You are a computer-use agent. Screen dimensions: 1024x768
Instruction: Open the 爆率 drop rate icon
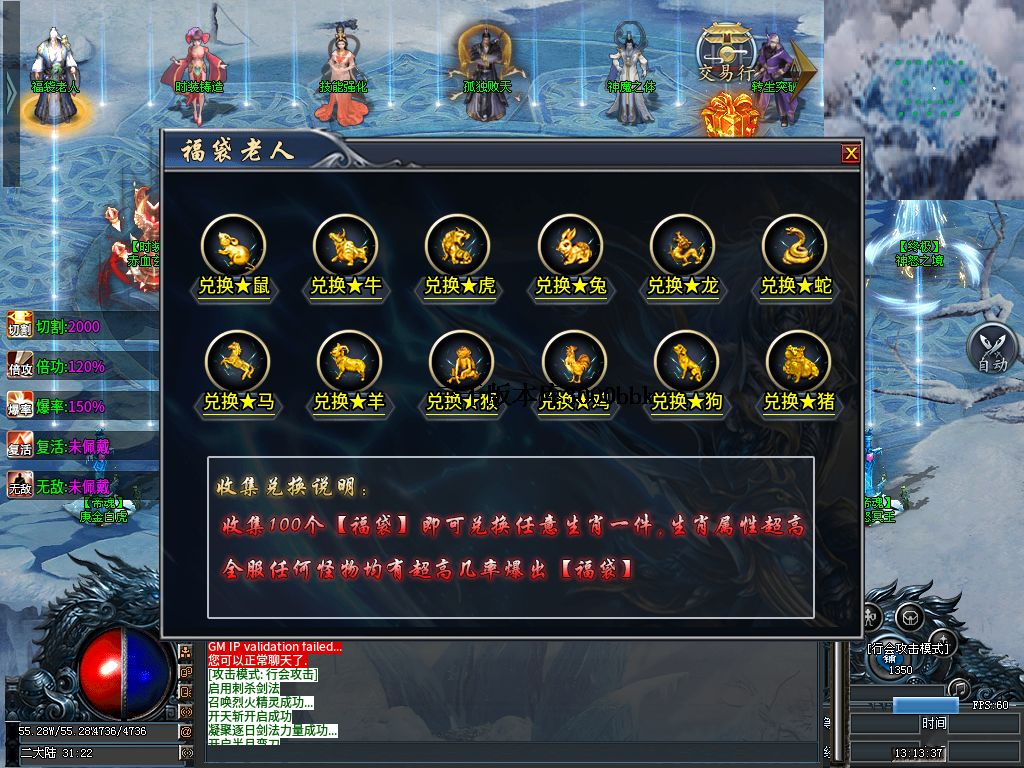(20, 406)
